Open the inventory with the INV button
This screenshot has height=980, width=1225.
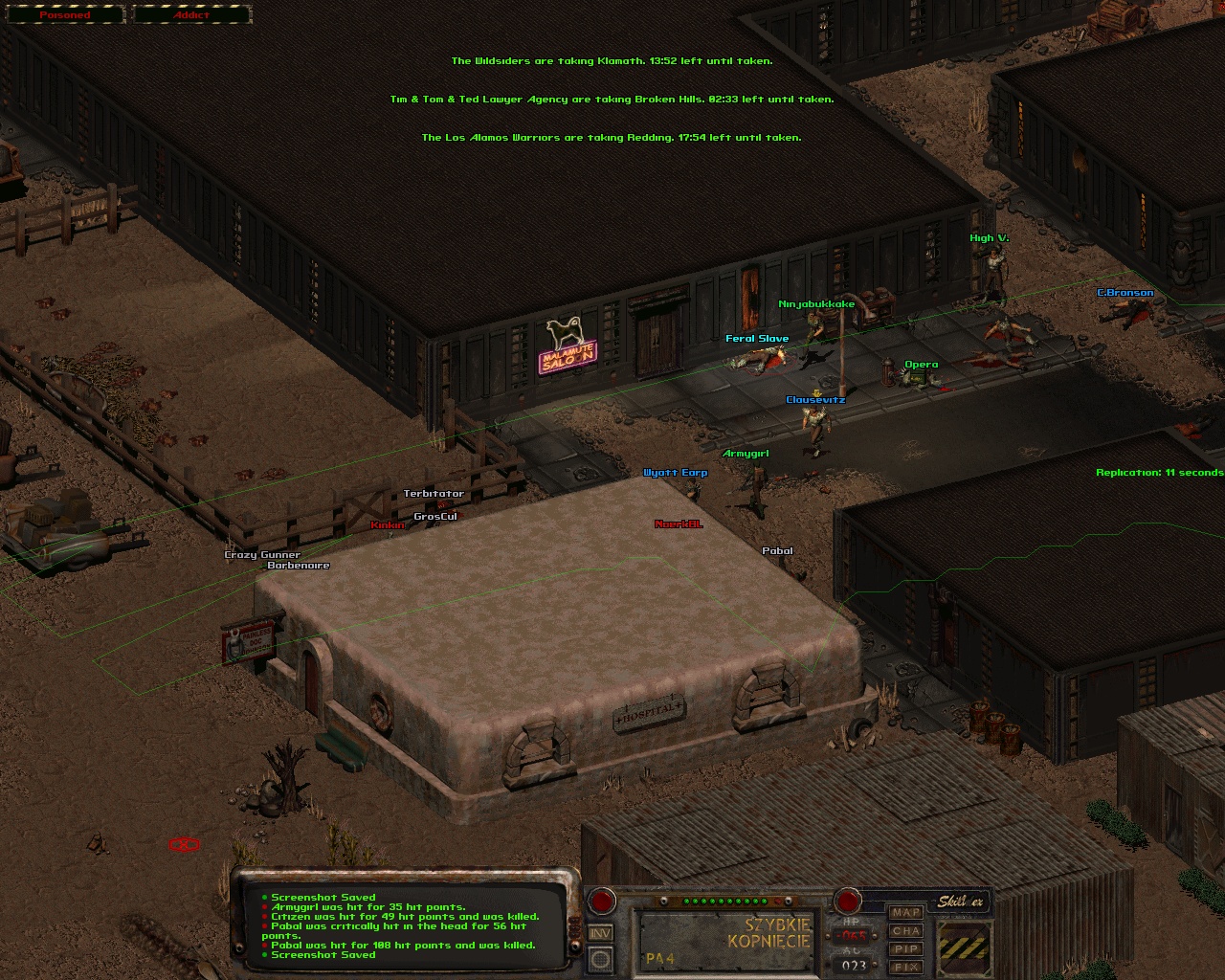click(x=601, y=933)
